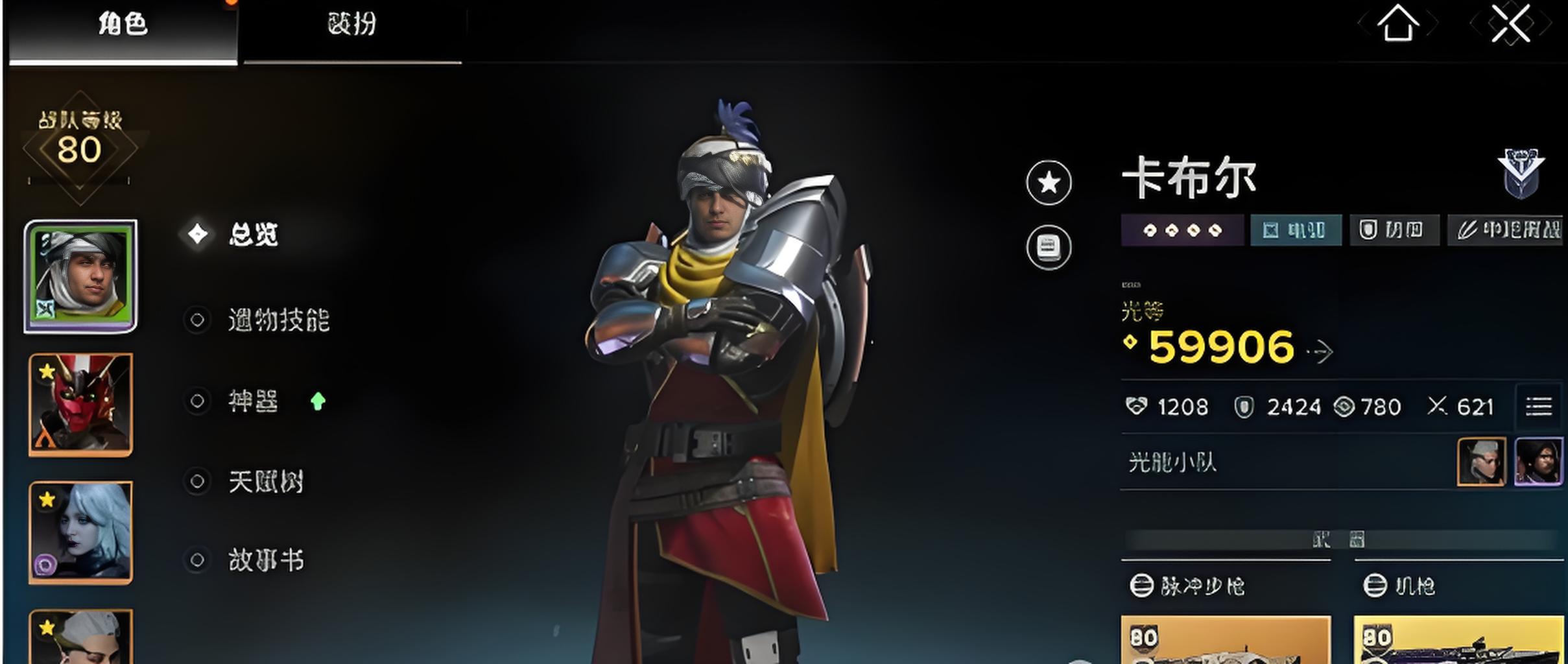View the 天赋树 talent tree
Screen dimensions: 1568x664
pyautogui.click(x=266, y=482)
